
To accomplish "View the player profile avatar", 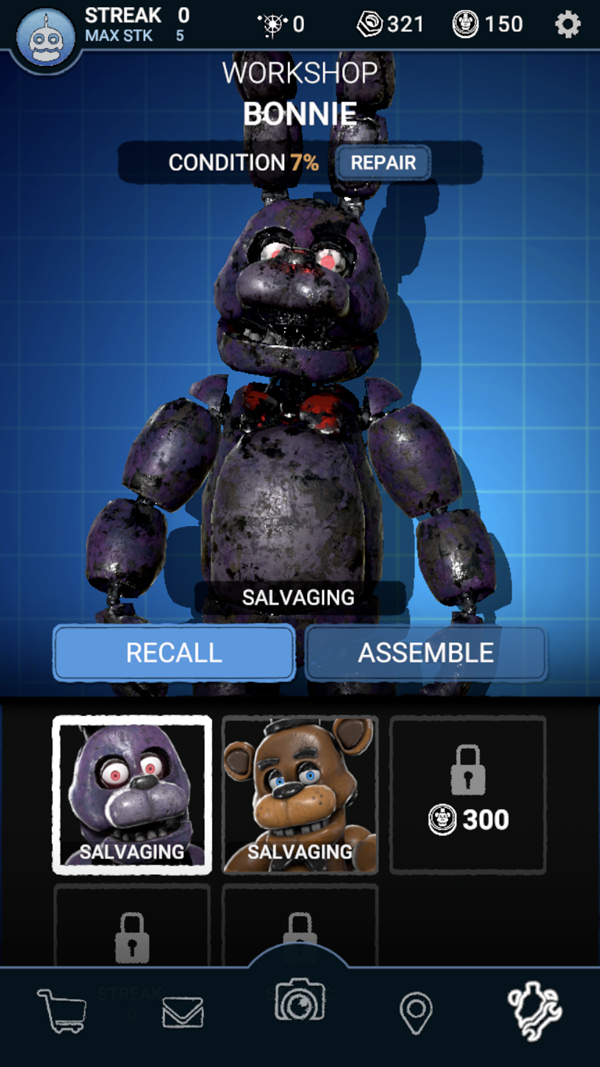I will coord(45,37).
